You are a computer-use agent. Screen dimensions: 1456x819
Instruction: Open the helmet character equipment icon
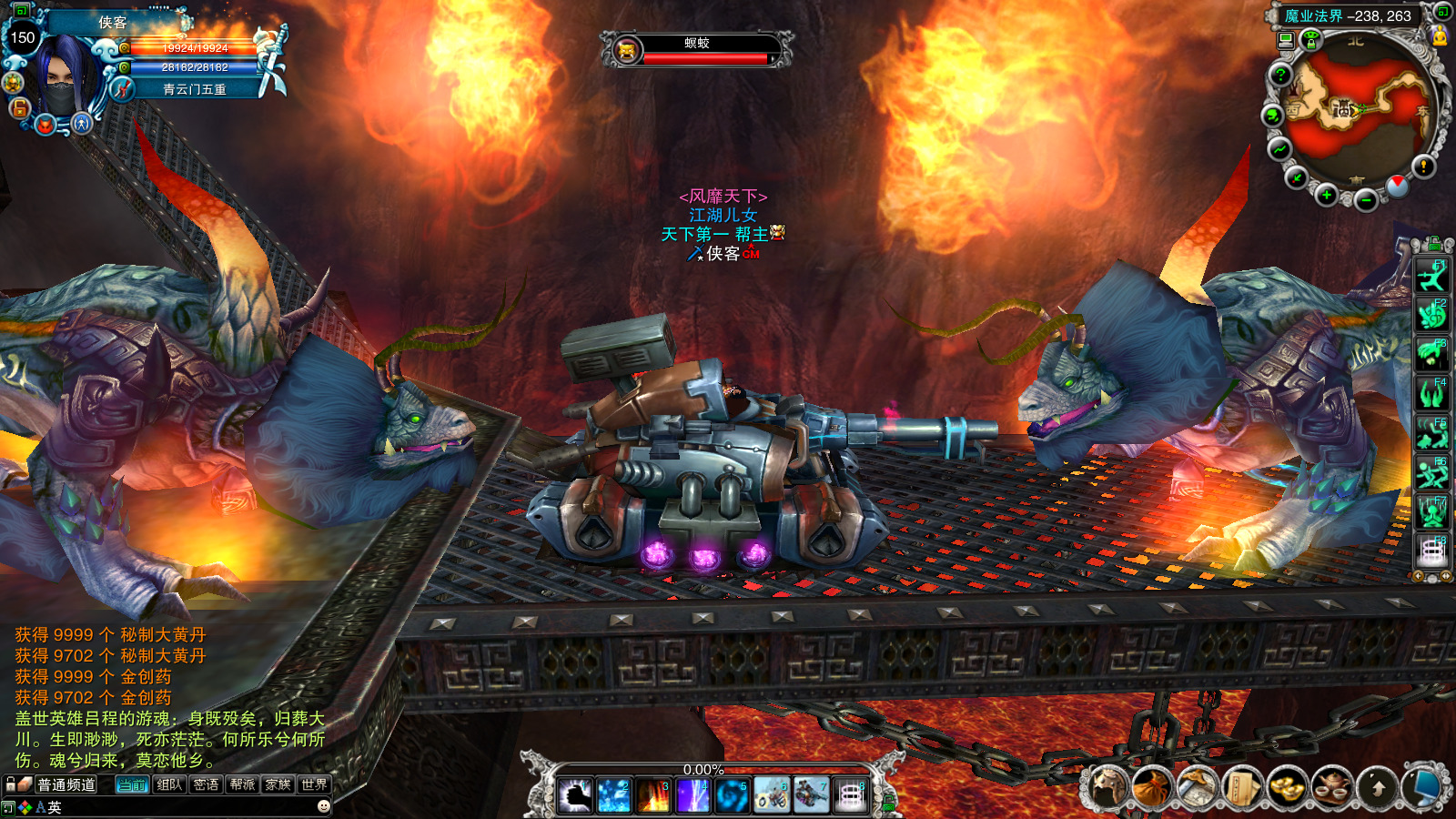click(x=1107, y=788)
